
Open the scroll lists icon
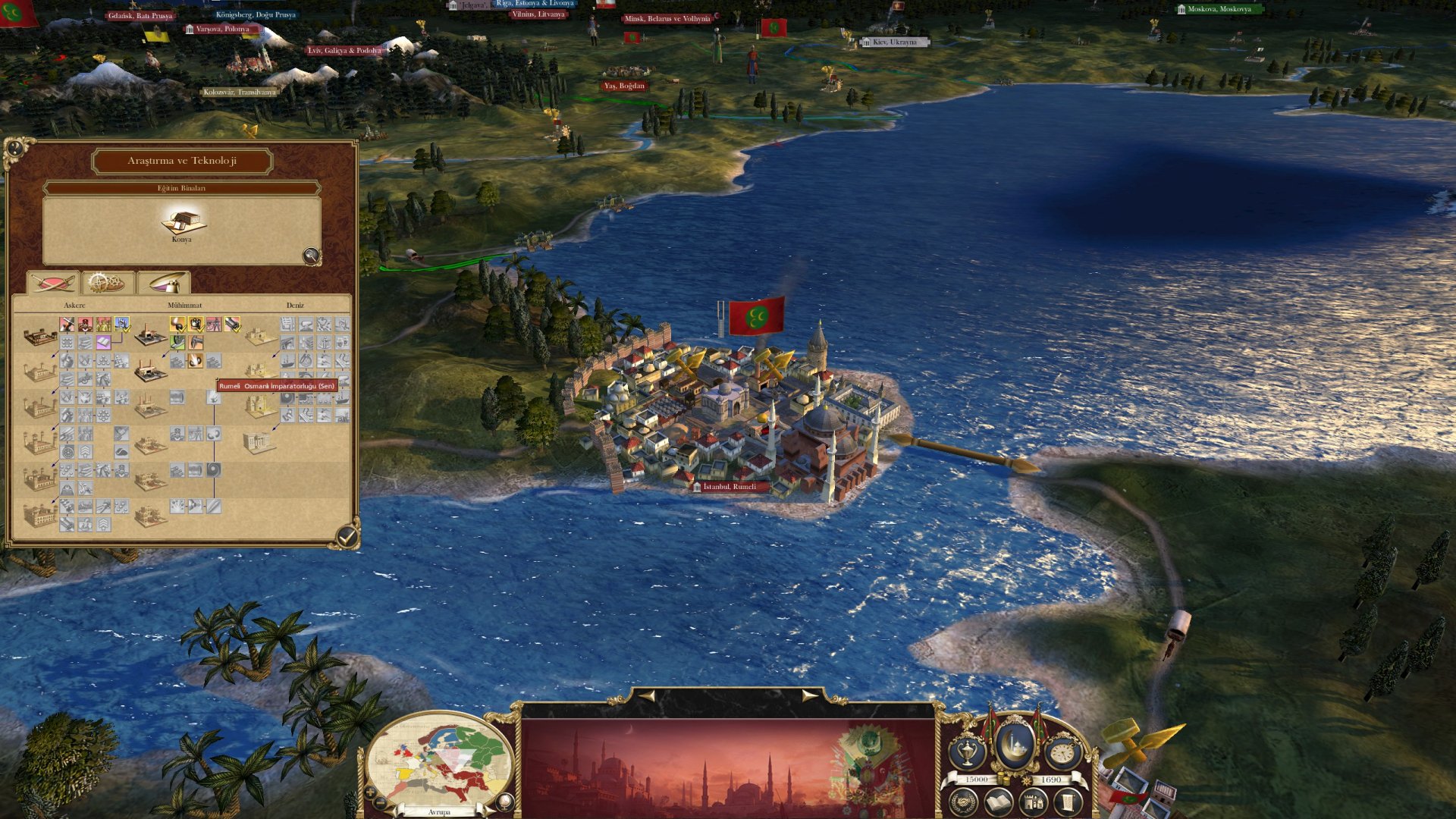tap(1068, 802)
